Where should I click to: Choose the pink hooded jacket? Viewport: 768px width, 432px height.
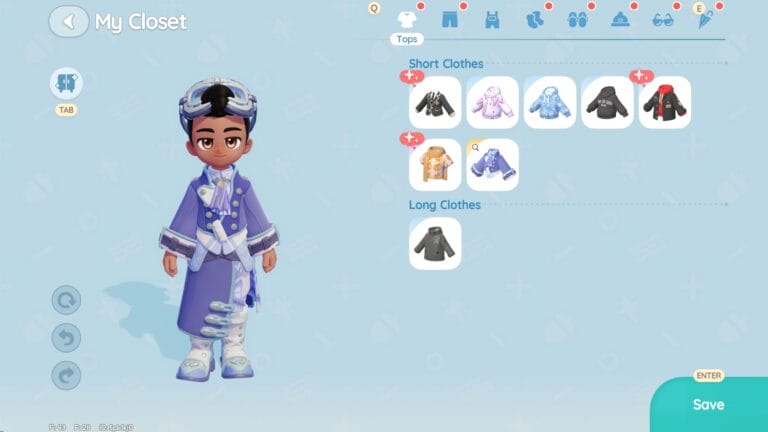point(493,102)
